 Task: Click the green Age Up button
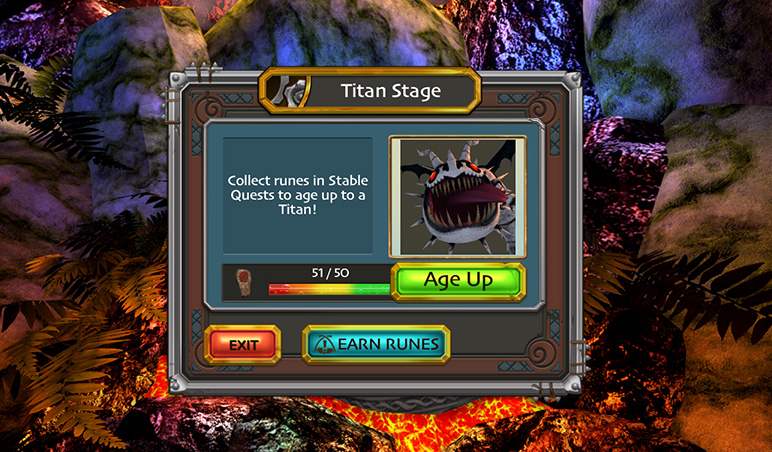pos(458,281)
